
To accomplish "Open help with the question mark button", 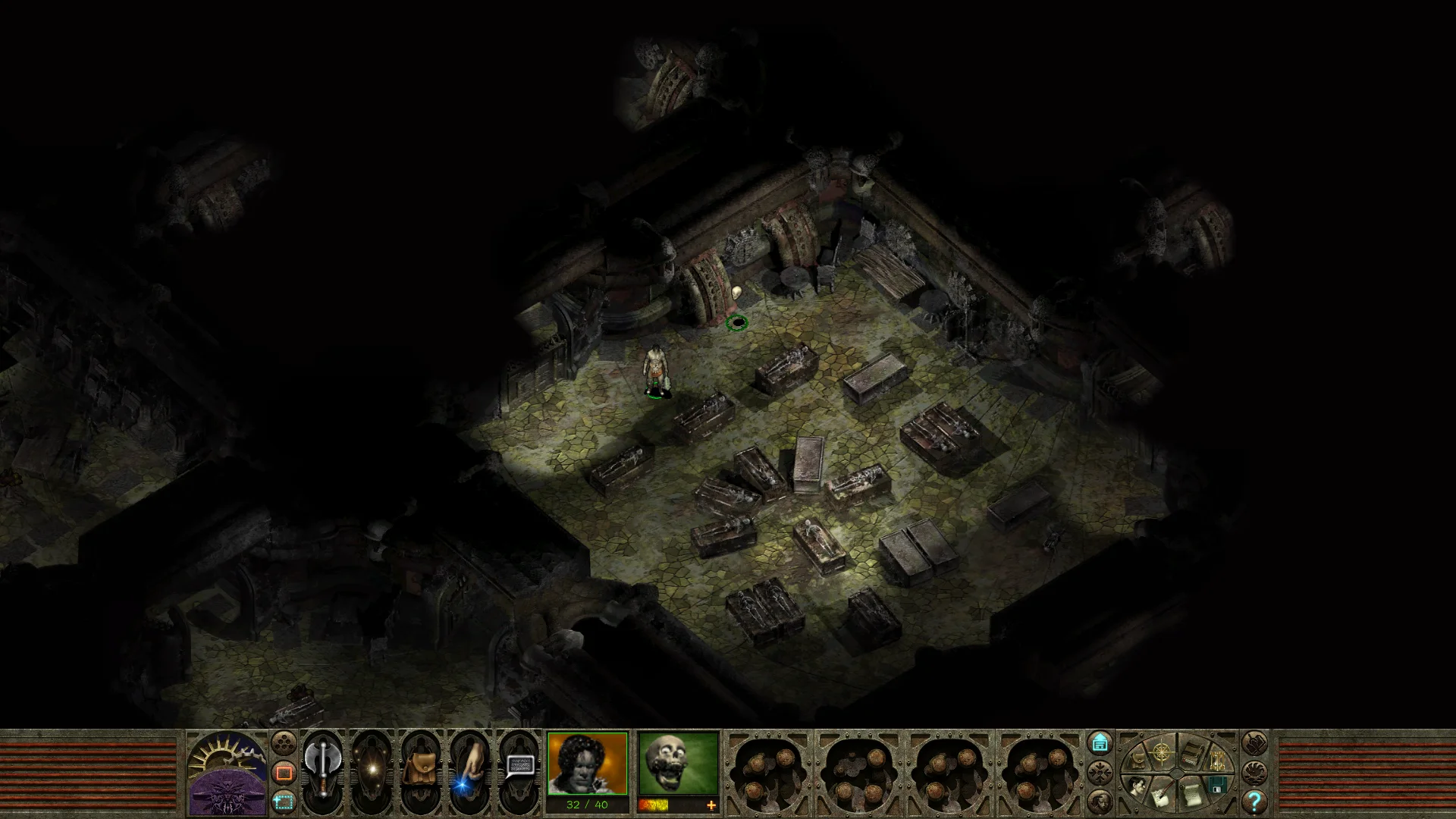I will [1254, 801].
